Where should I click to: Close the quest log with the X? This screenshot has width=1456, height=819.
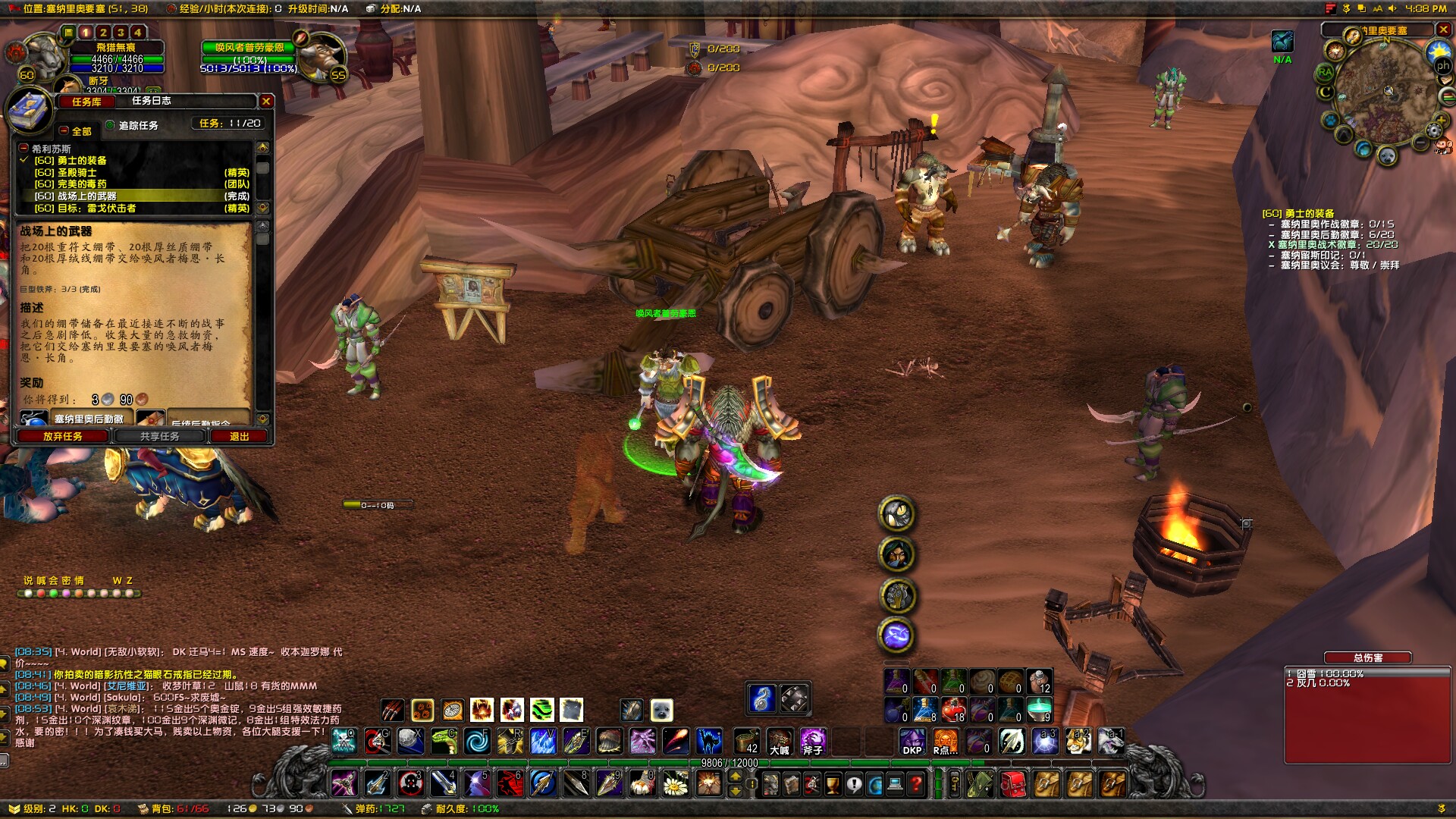266,101
